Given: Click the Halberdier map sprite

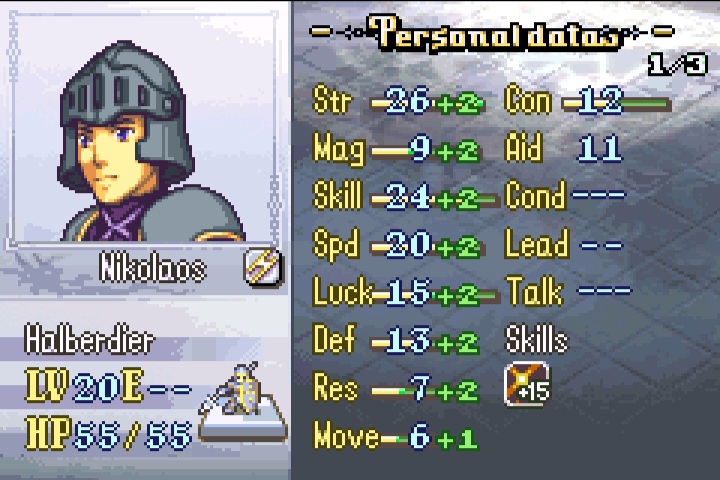Looking at the screenshot, I should tap(240, 393).
